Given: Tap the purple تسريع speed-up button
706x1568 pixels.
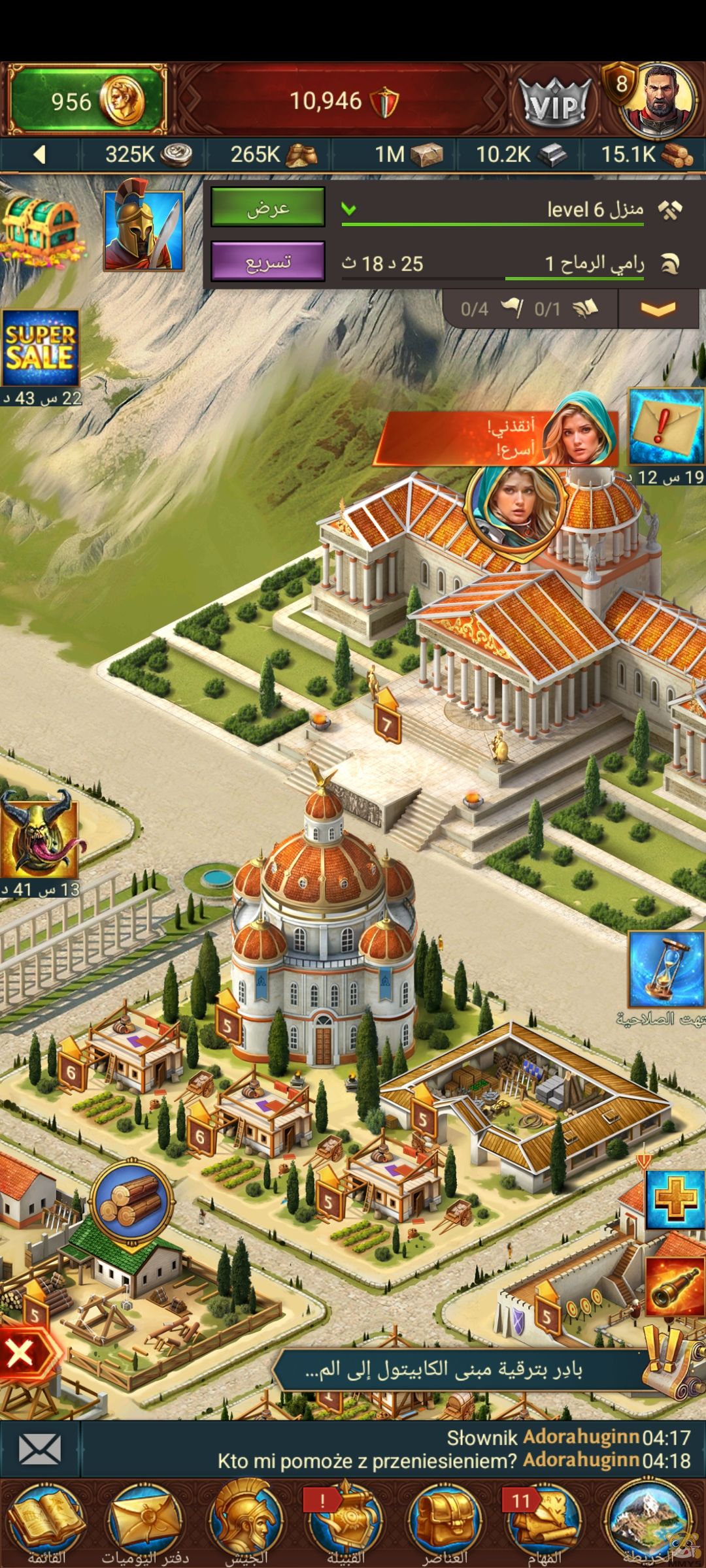Looking at the screenshot, I should click(267, 261).
